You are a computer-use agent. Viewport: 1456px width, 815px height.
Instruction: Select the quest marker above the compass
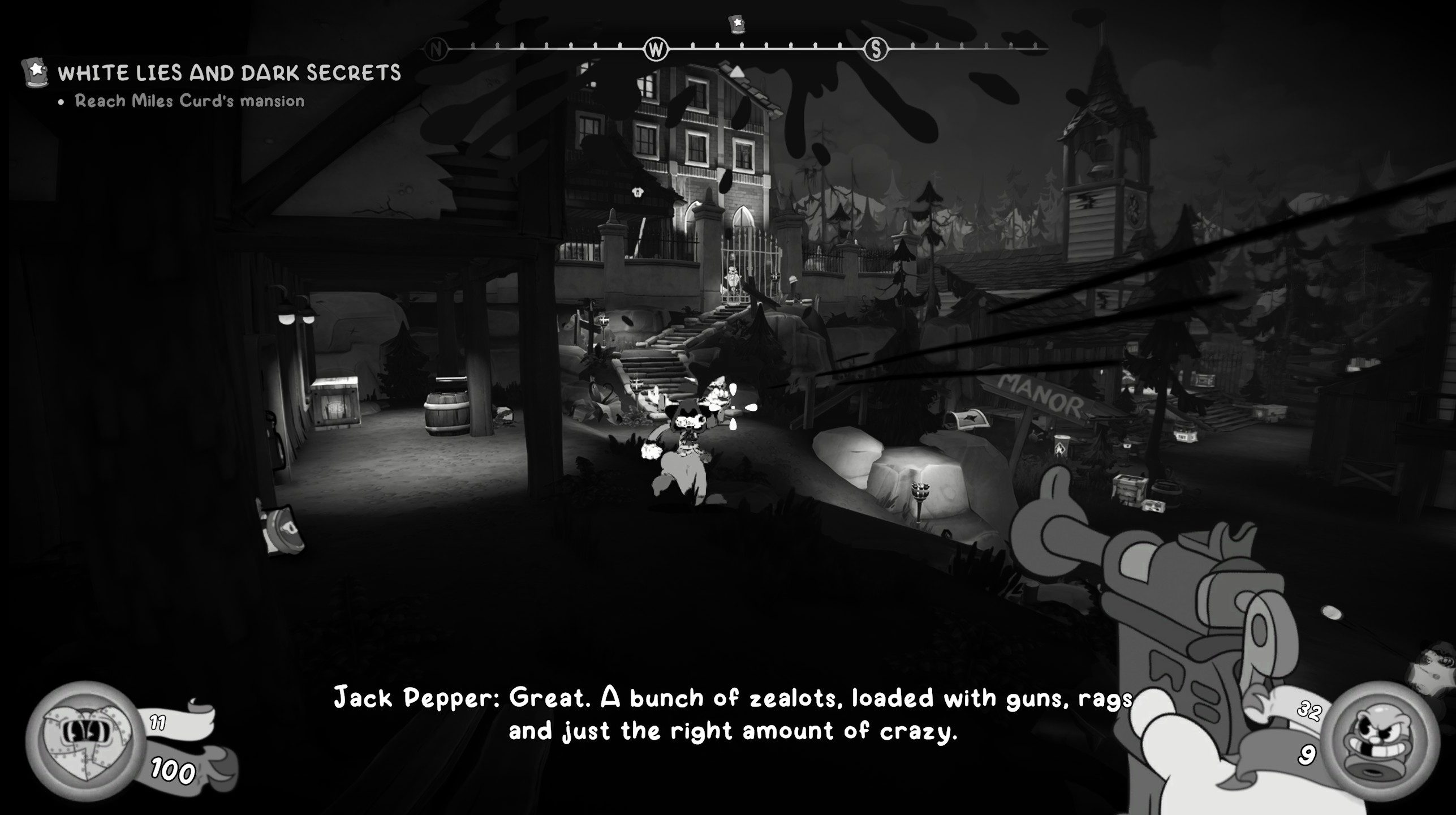pyautogui.click(x=736, y=24)
